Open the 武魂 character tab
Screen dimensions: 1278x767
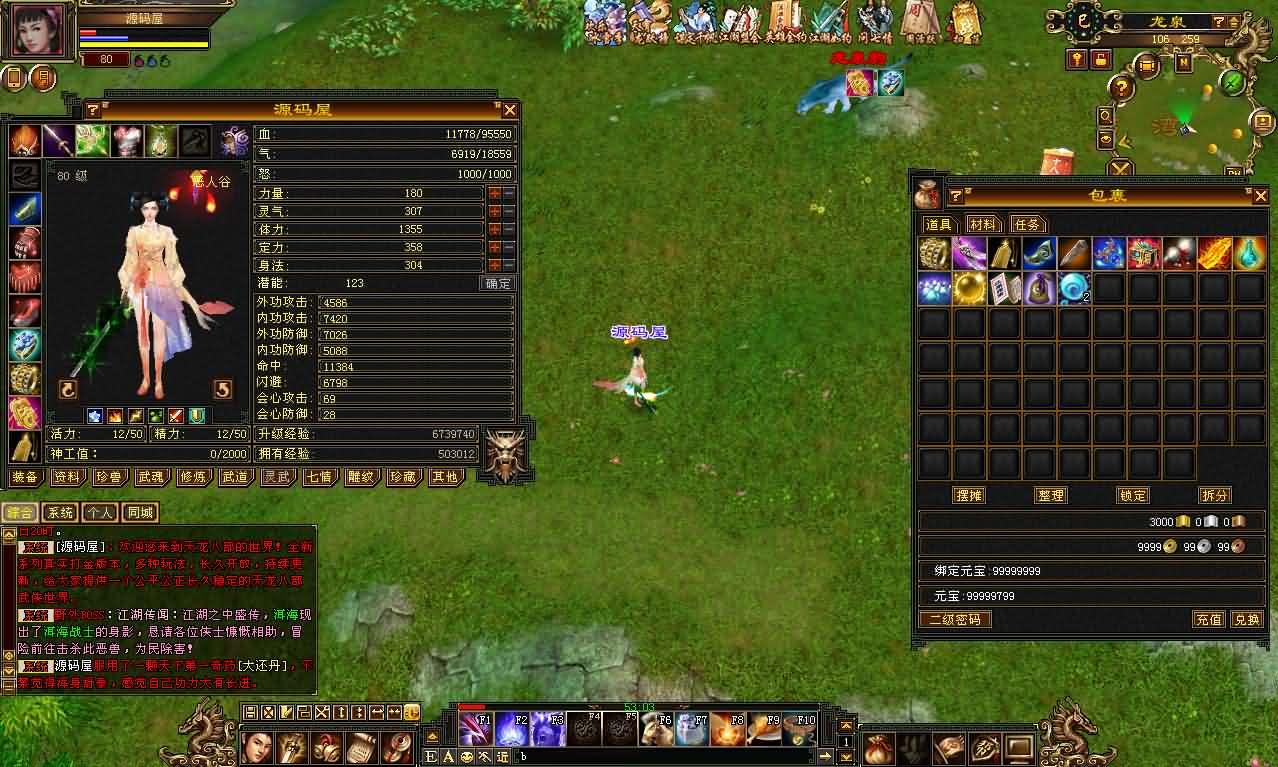(x=150, y=477)
